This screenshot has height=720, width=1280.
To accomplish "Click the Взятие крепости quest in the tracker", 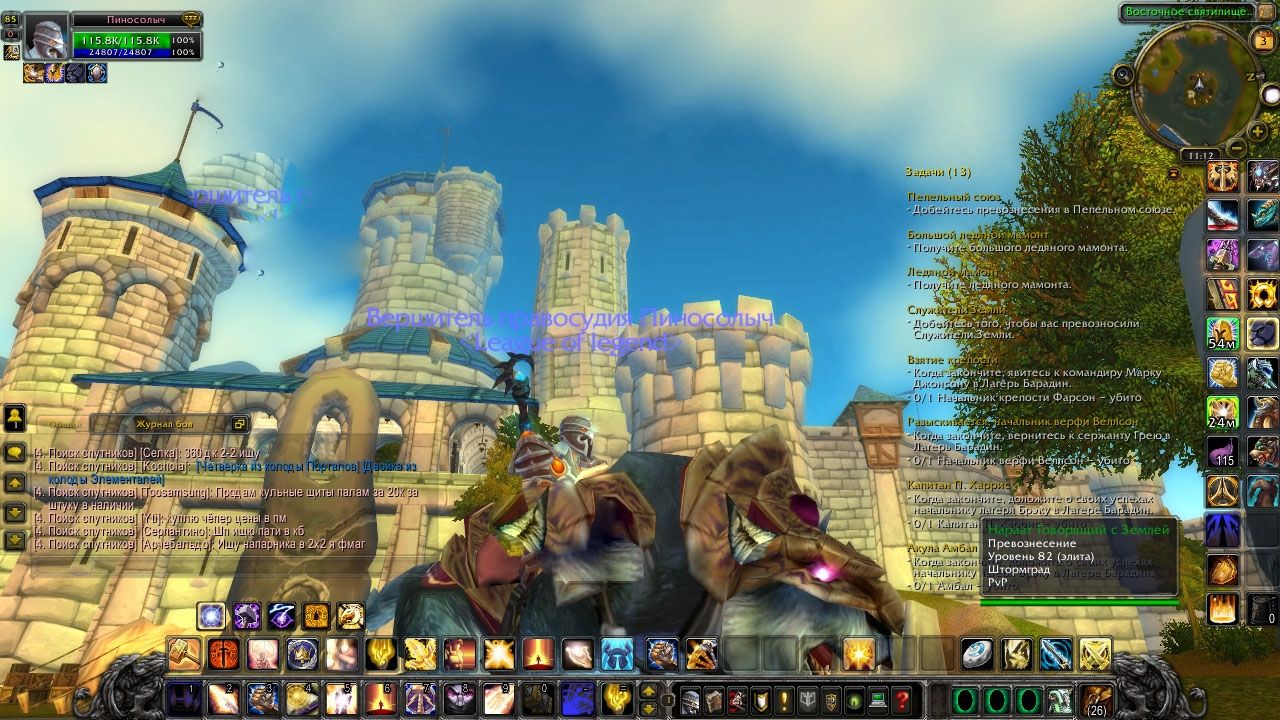I will (x=952, y=359).
